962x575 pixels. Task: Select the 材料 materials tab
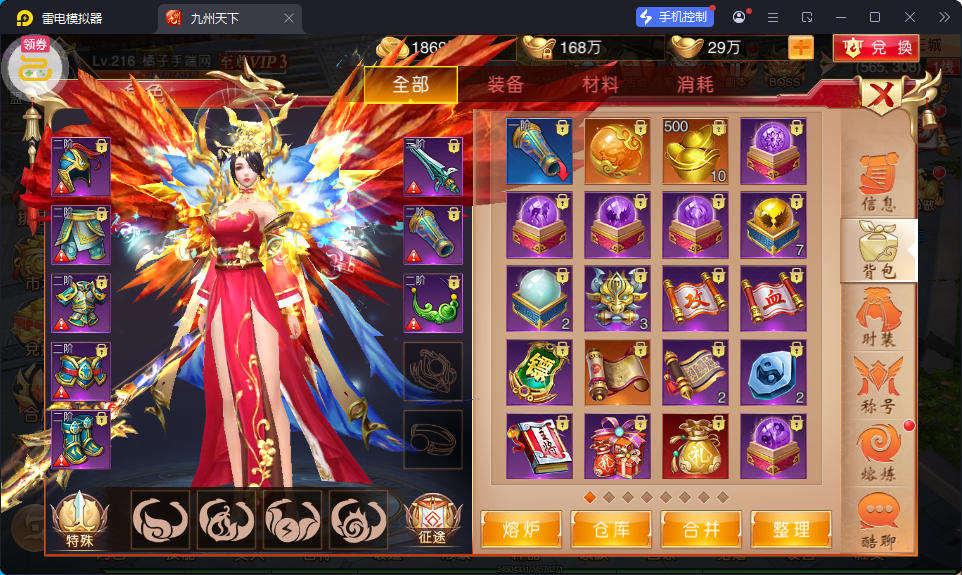[x=600, y=85]
